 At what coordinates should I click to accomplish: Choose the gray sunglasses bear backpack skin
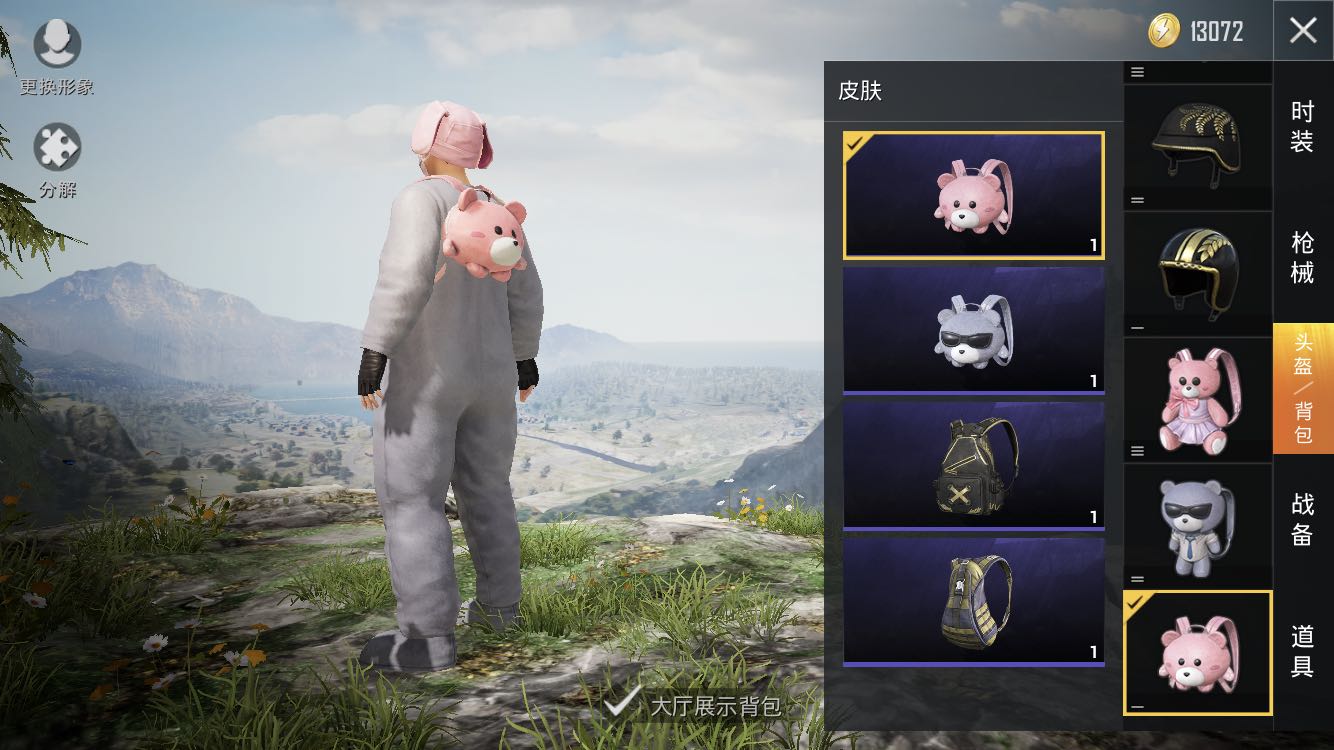[973, 330]
